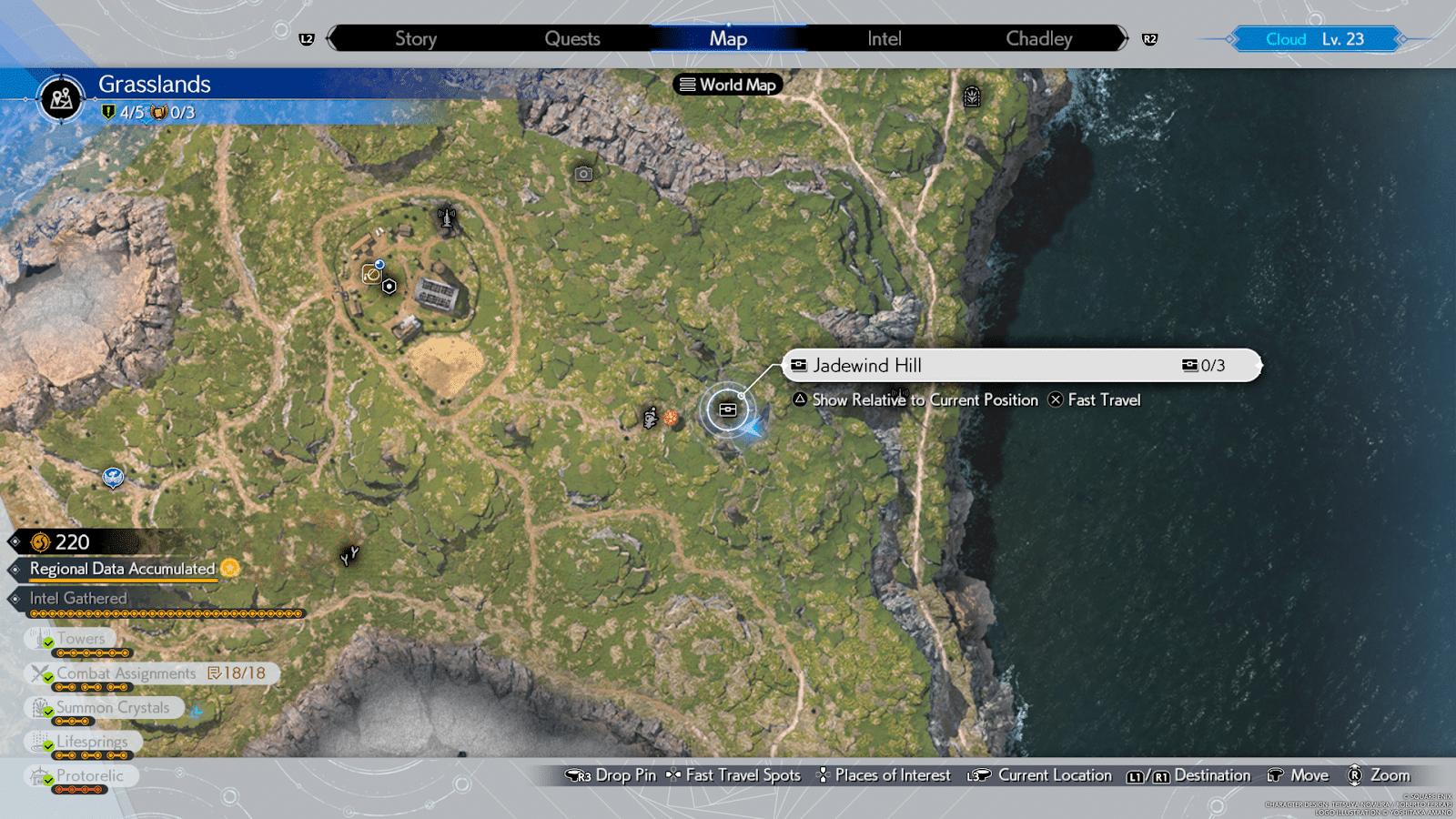Click the tower icon near the settlement

pos(446,218)
